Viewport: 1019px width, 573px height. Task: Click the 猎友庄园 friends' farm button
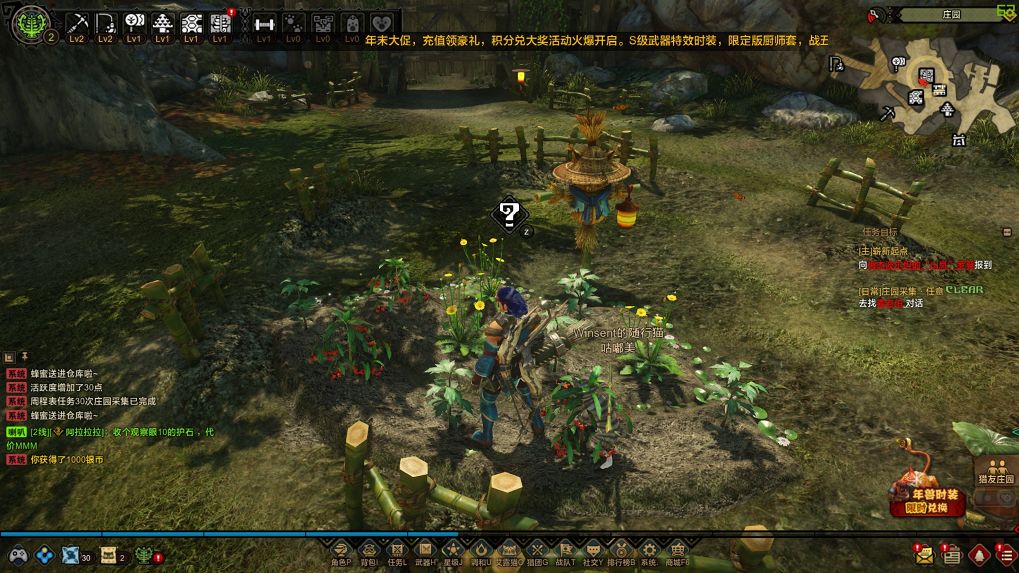996,469
